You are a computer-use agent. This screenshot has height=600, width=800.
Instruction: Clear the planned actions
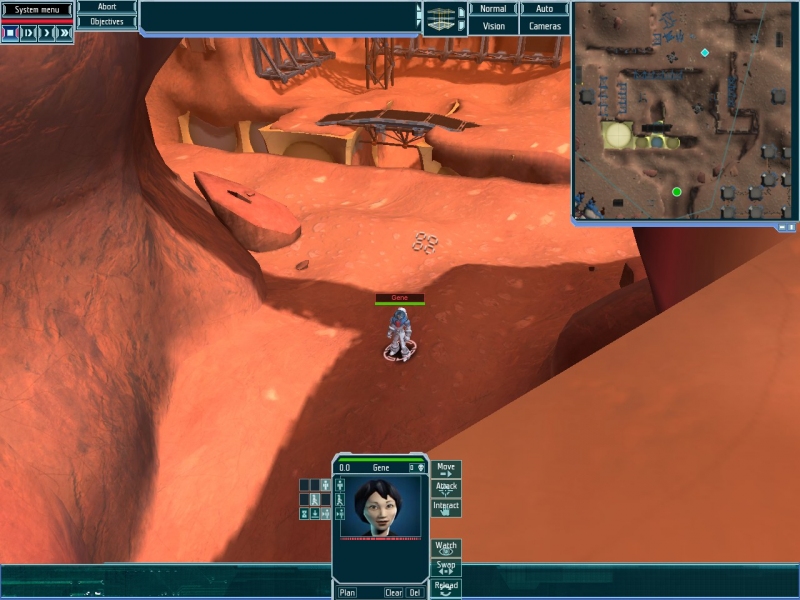[394, 593]
